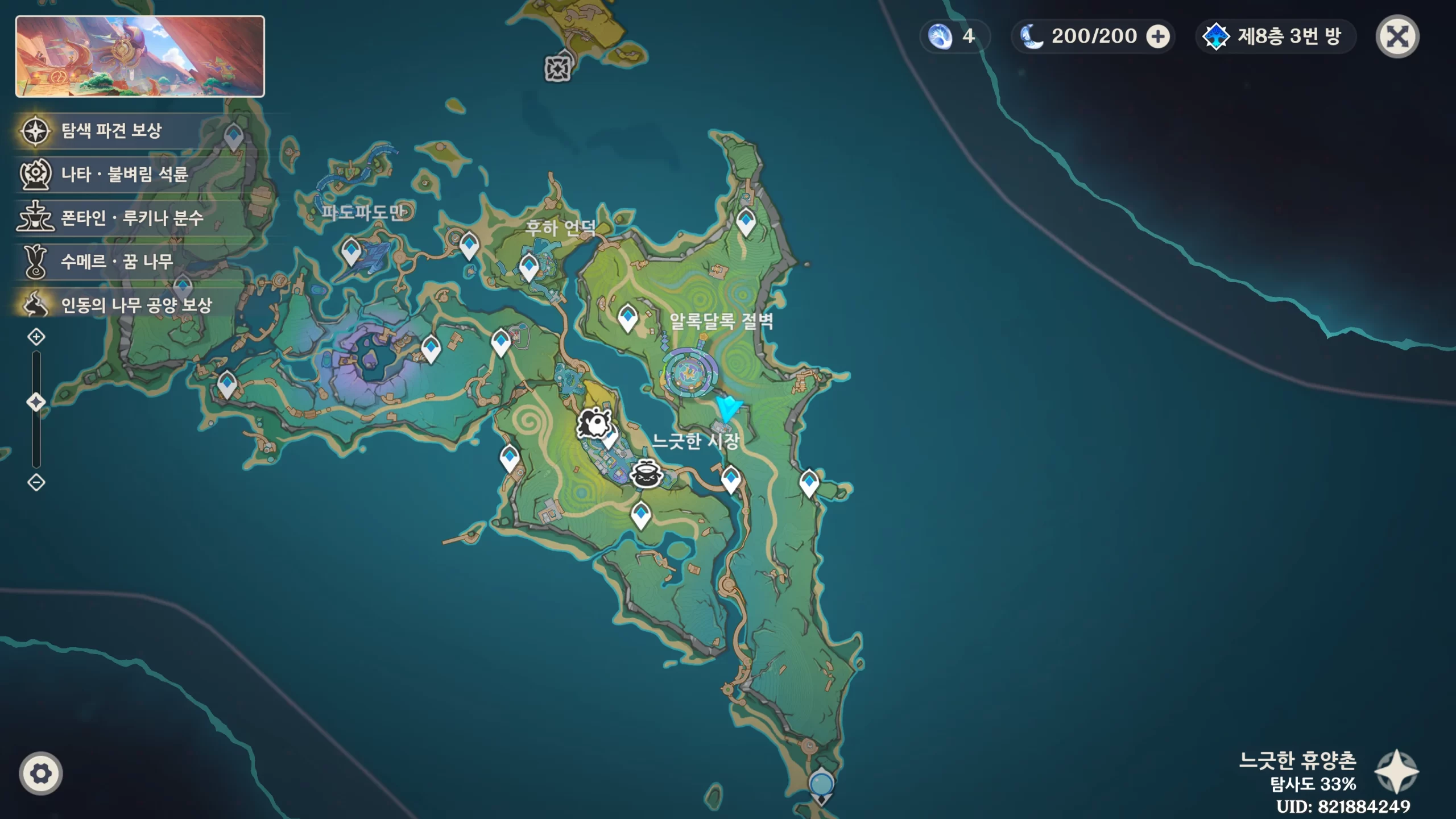Select the teleport waypoint near 파도파도만
This screenshot has width=1456, height=819.
tap(351, 251)
